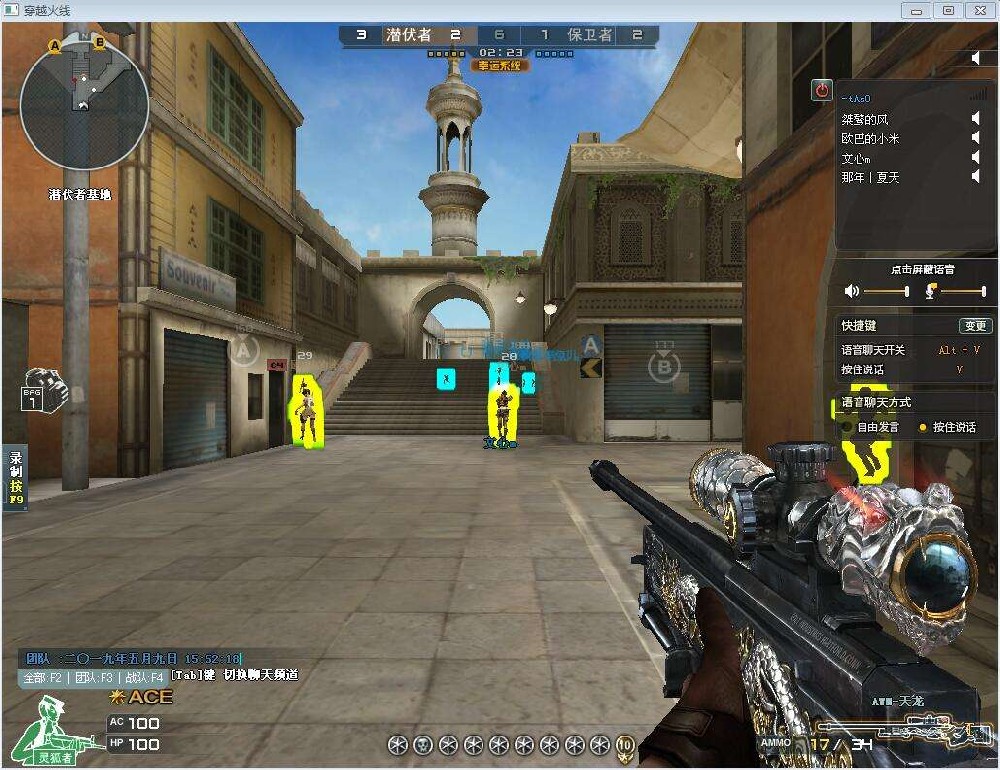Click the 录制 recording tab
Image resolution: width=1000 pixels, height=770 pixels.
(15, 477)
